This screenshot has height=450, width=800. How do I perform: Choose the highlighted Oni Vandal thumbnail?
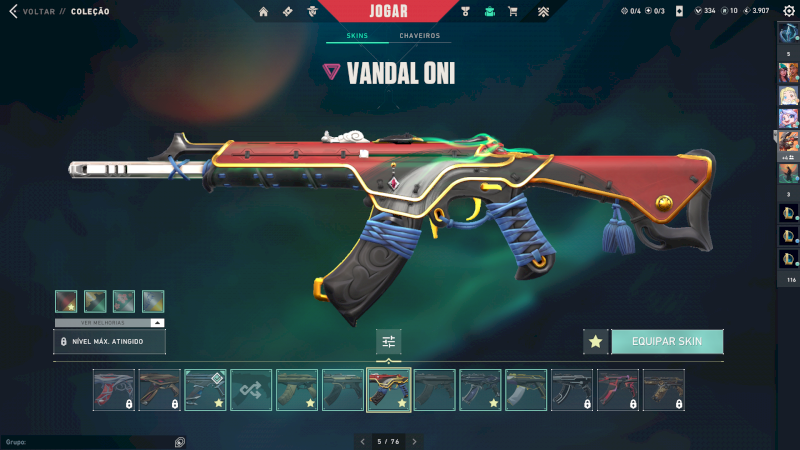click(x=389, y=390)
